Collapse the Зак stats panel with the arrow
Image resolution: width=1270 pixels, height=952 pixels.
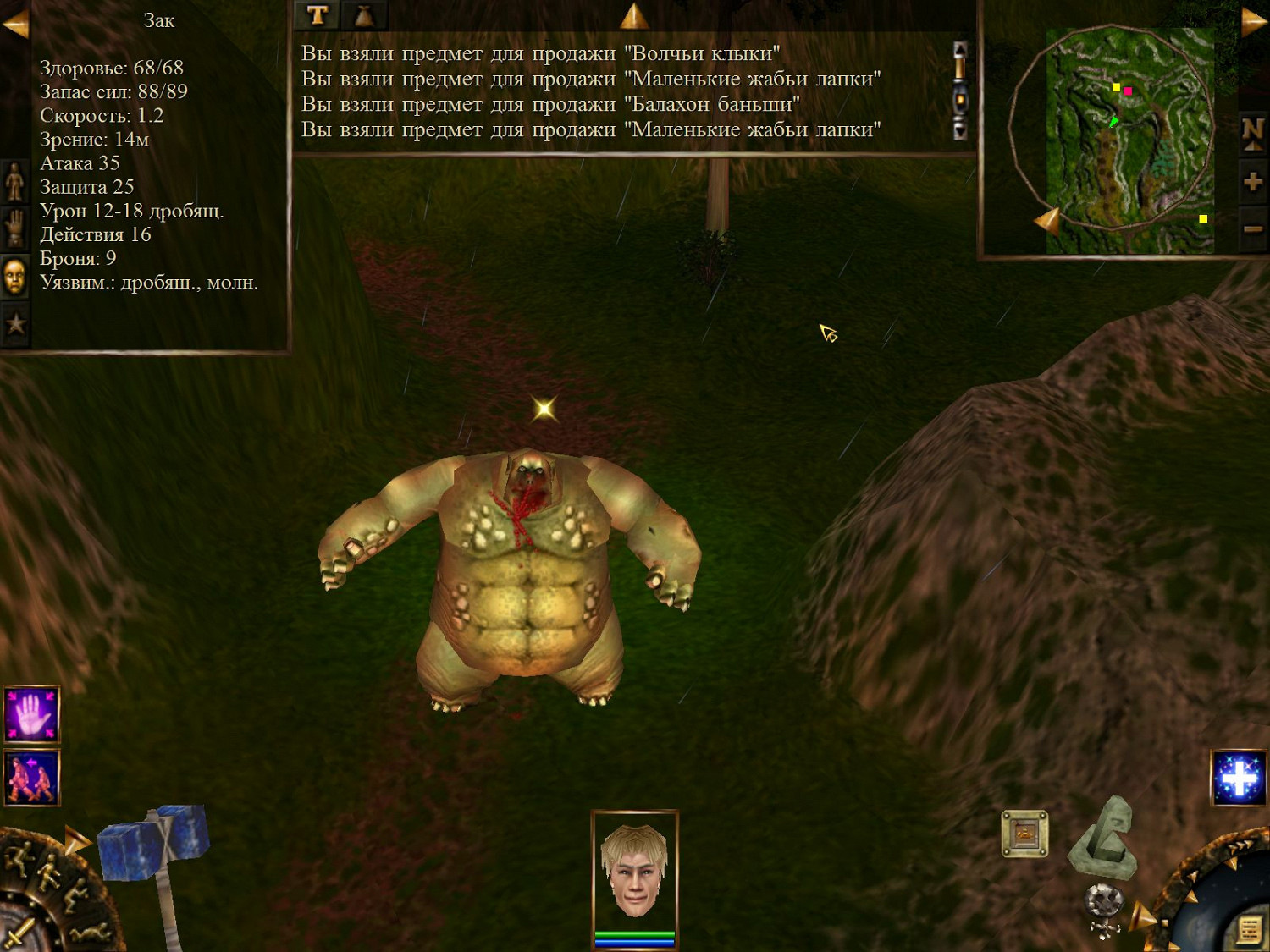pos(14,25)
